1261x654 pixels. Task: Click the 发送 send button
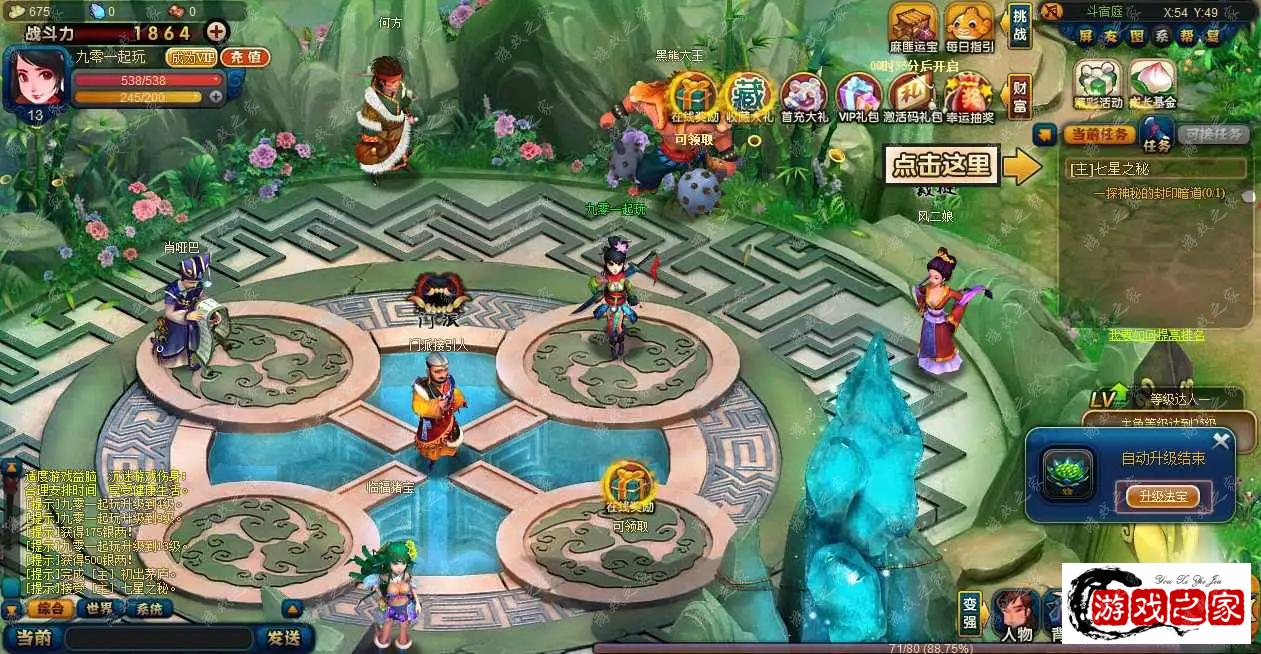coord(284,637)
